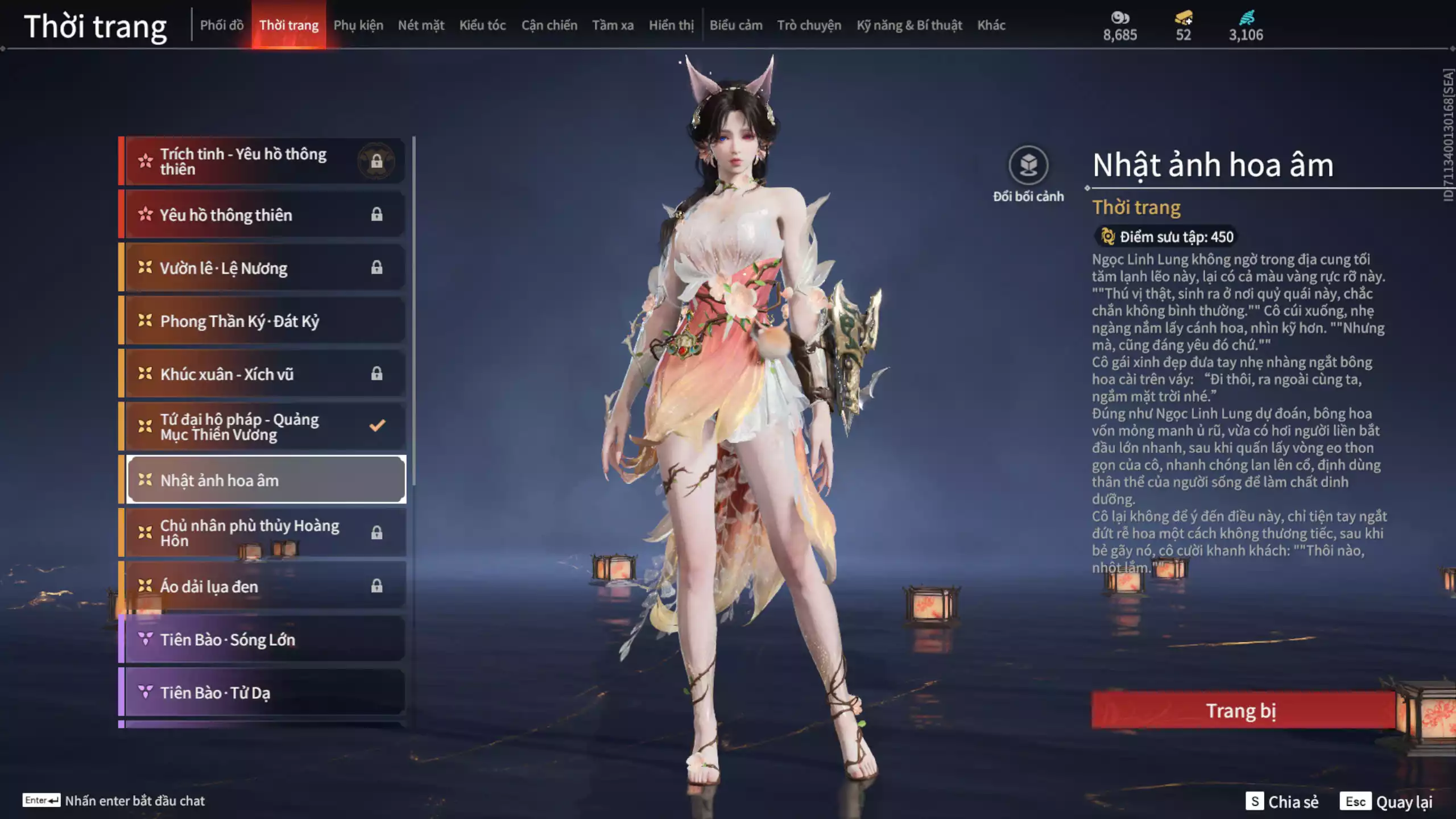Switch to the Tầm xa tab
The width and height of the screenshot is (1456, 819).
[613, 26]
